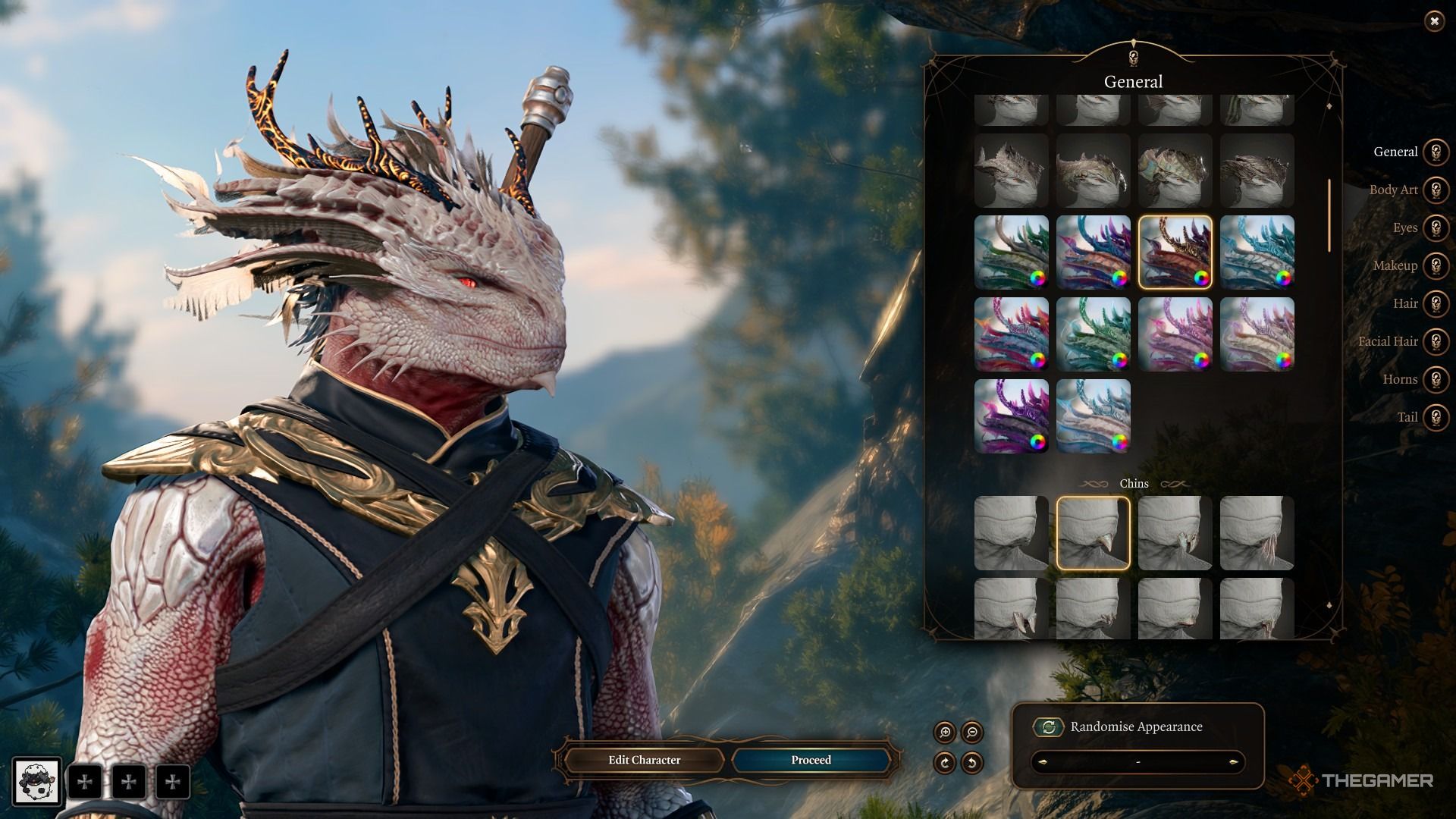
Task: Switch to the Body Art tab
Action: [x=1436, y=190]
